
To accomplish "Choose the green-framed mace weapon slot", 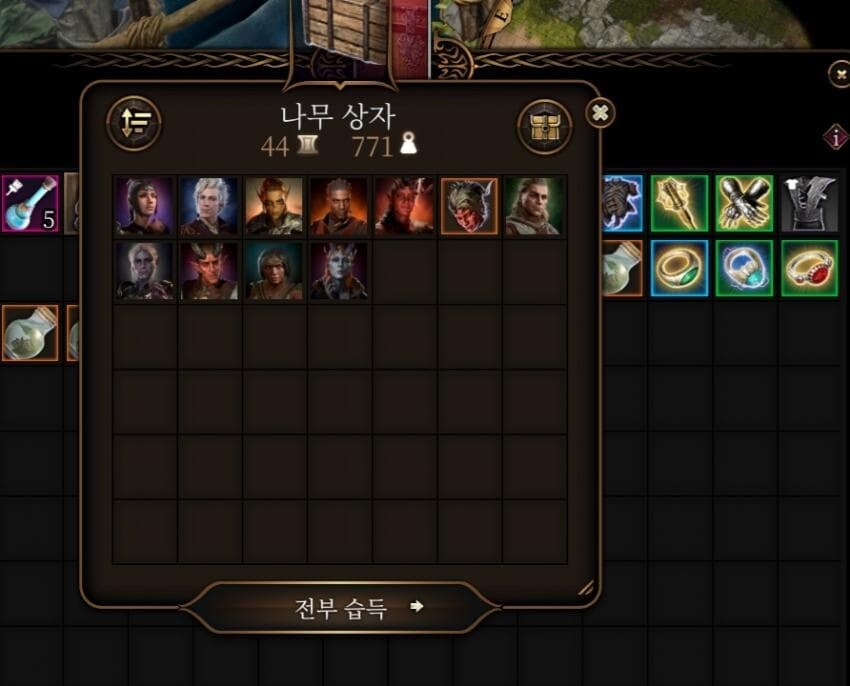I will (679, 203).
